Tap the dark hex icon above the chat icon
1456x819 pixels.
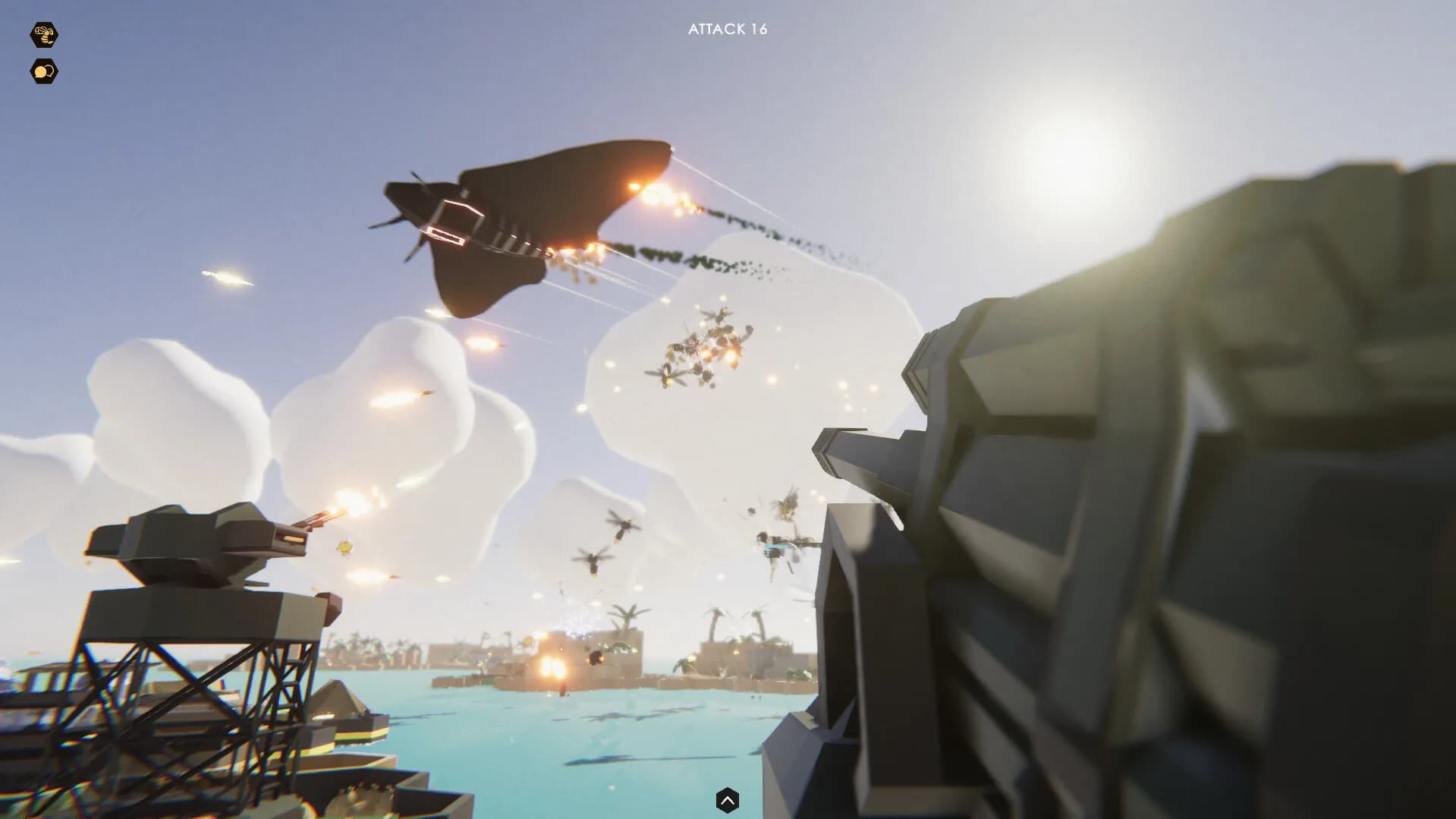[x=44, y=33]
